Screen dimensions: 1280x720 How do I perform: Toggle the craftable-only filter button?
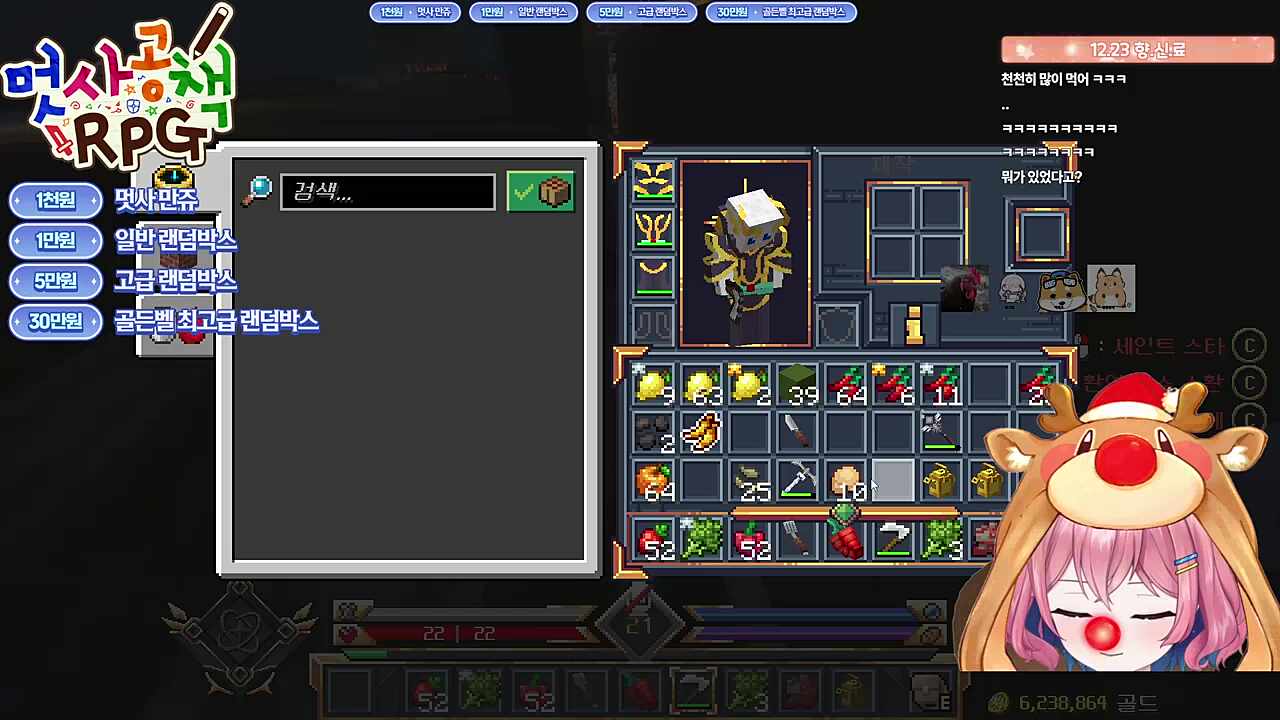tap(541, 192)
